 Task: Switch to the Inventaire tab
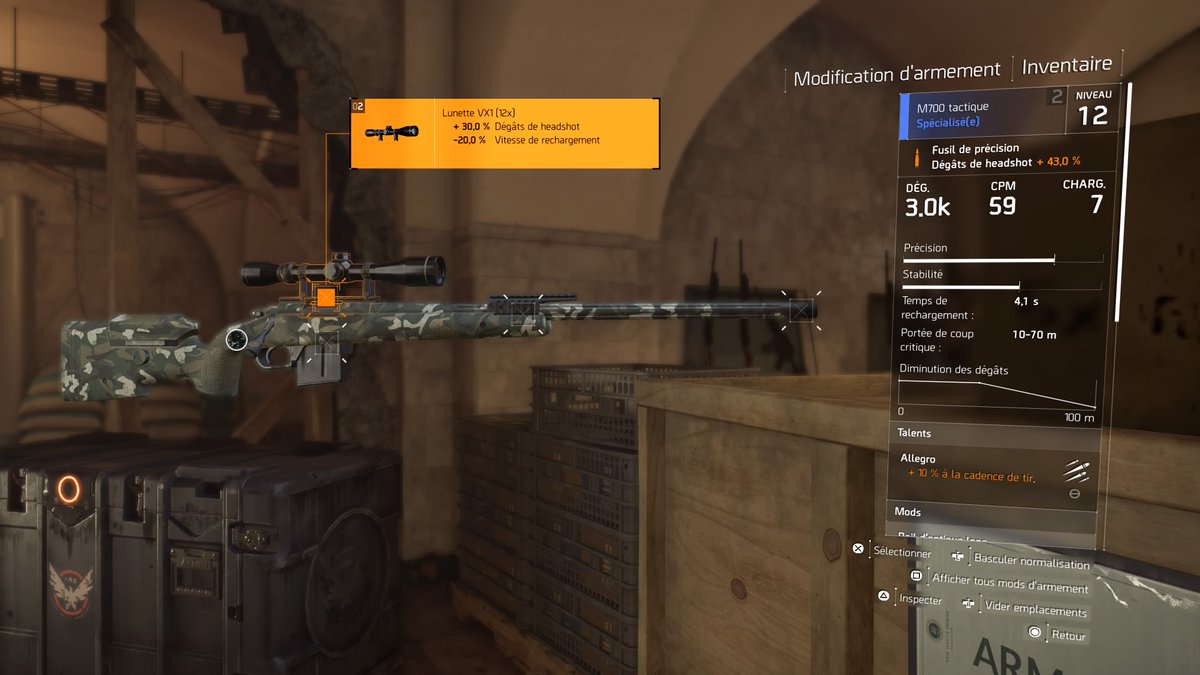click(x=1066, y=65)
